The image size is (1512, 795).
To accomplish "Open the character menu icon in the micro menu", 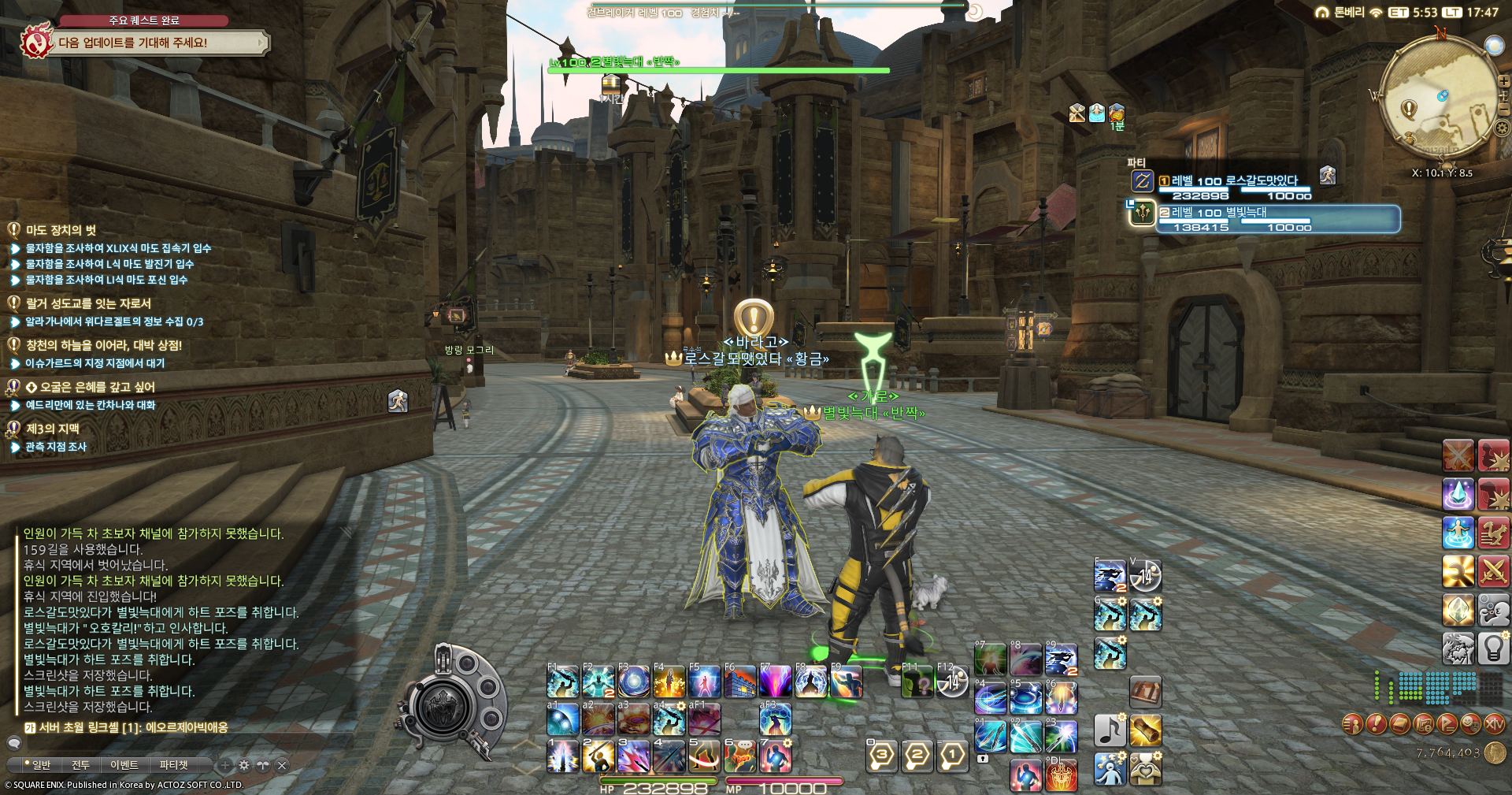I will click(1352, 723).
